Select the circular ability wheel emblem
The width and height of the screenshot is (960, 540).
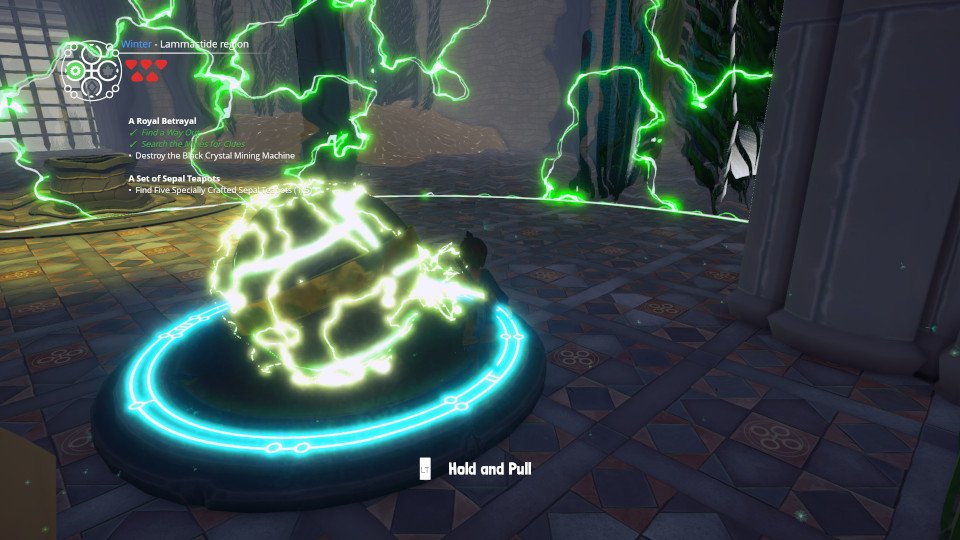tap(91, 69)
